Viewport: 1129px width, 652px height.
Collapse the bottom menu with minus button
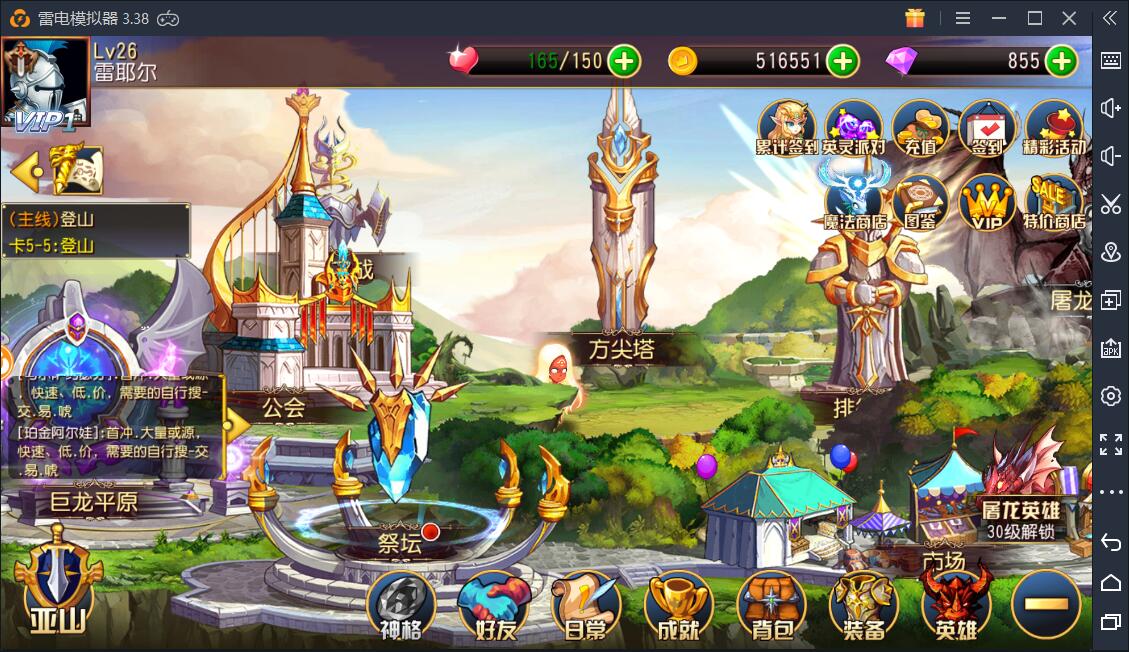(x=1046, y=603)
